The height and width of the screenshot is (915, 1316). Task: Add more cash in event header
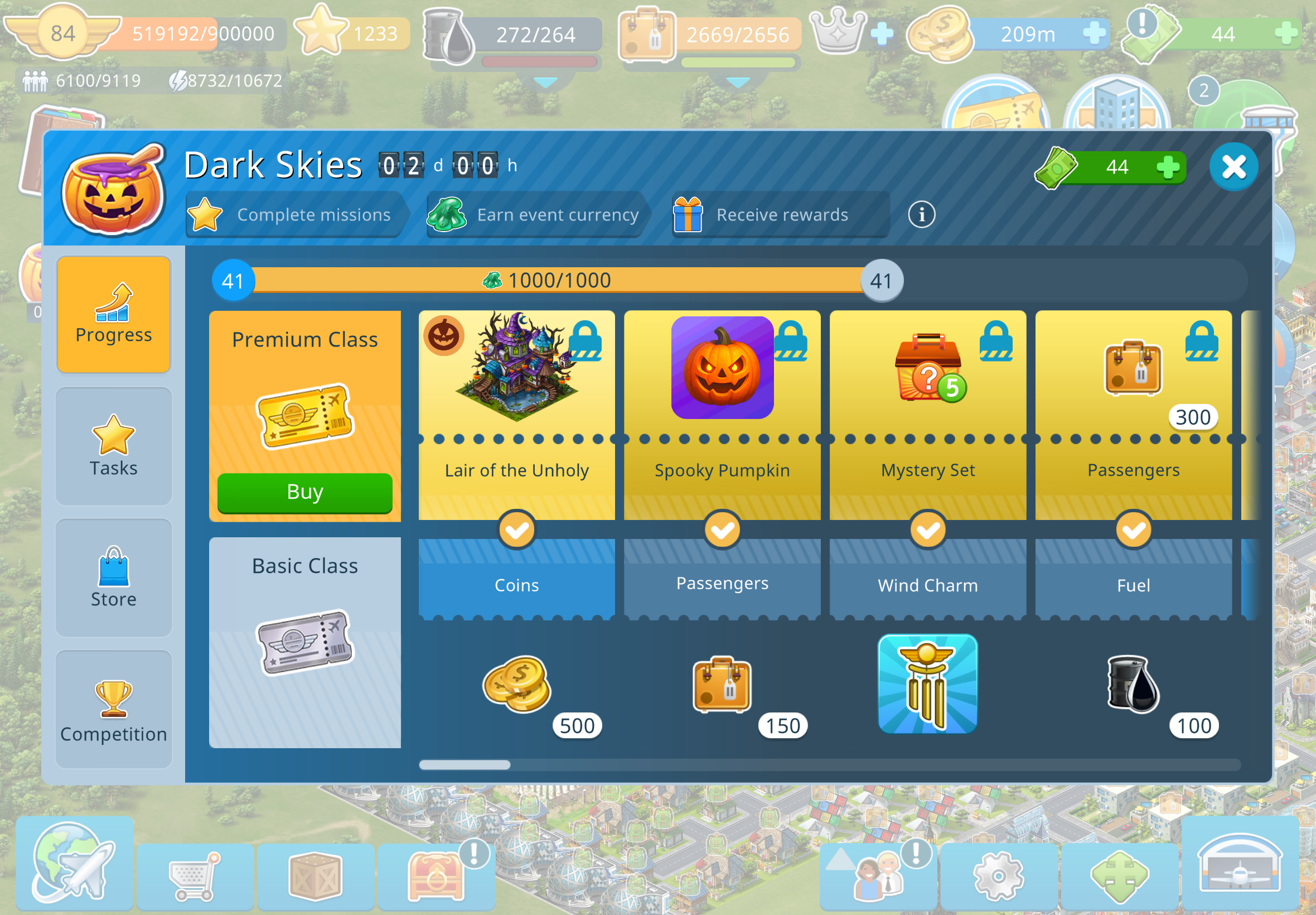[1167, 167]
